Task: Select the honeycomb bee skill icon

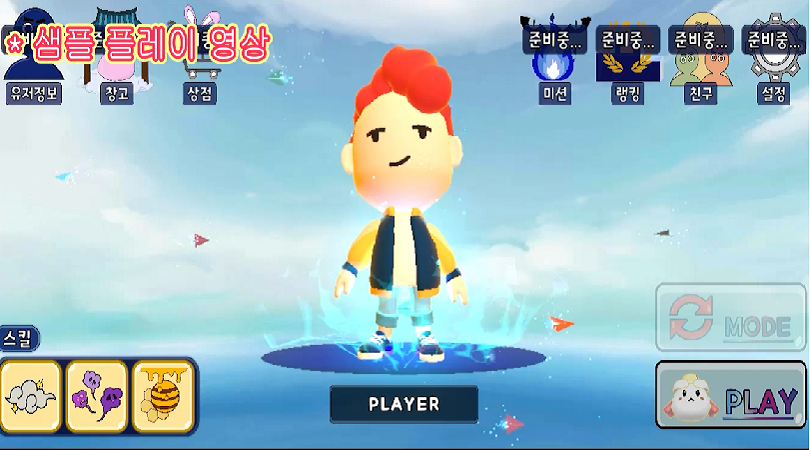Action: (162, 396)
